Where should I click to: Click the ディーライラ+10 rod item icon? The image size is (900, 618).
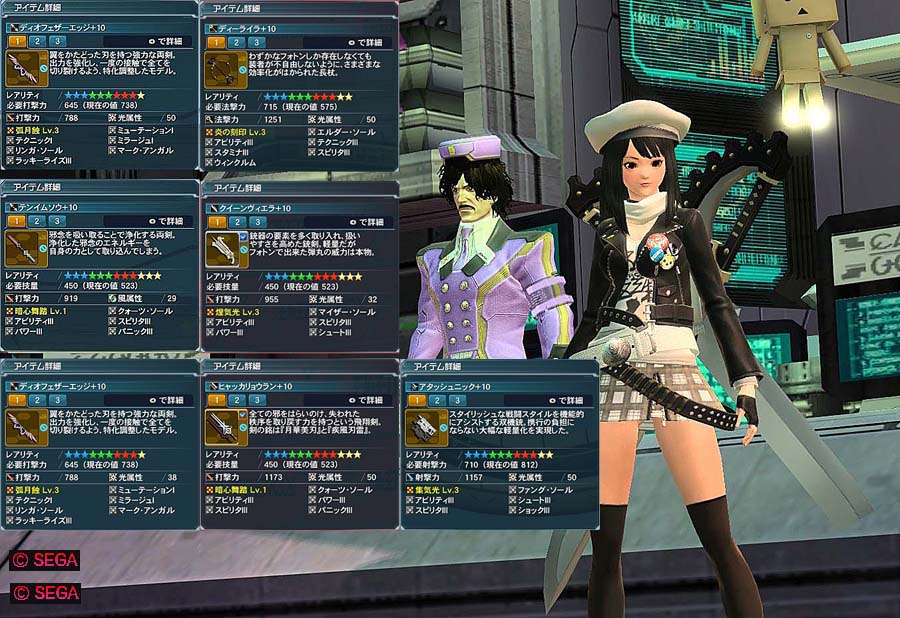coord(220,71)
